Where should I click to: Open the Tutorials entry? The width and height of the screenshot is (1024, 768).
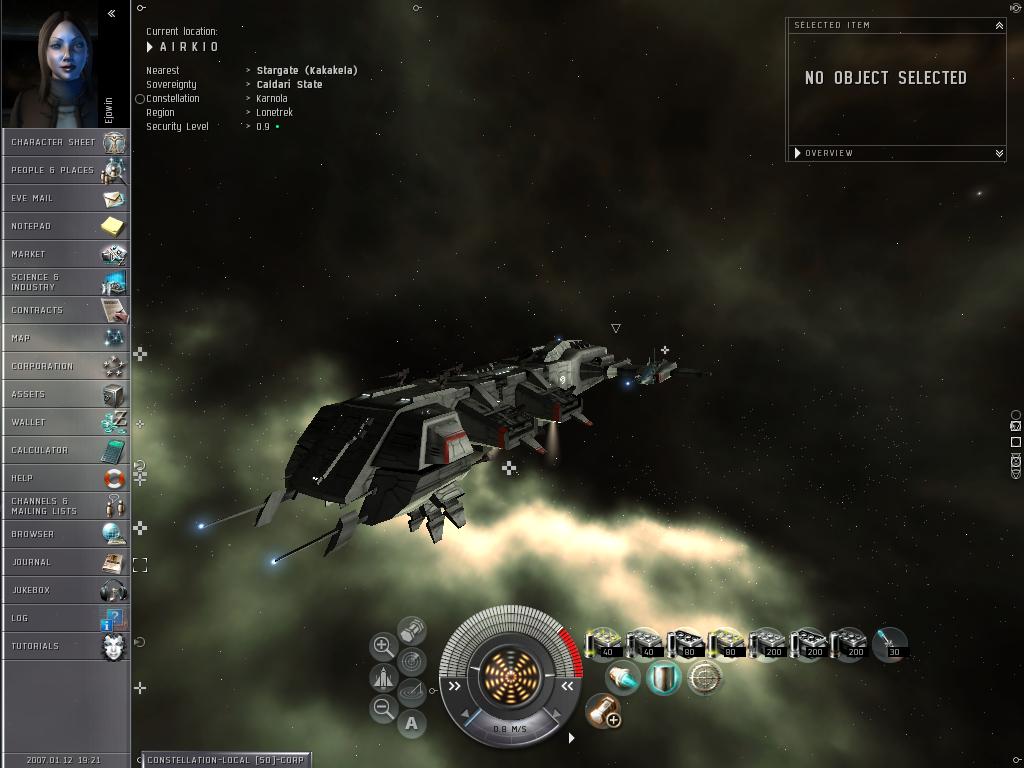[65, 646]
